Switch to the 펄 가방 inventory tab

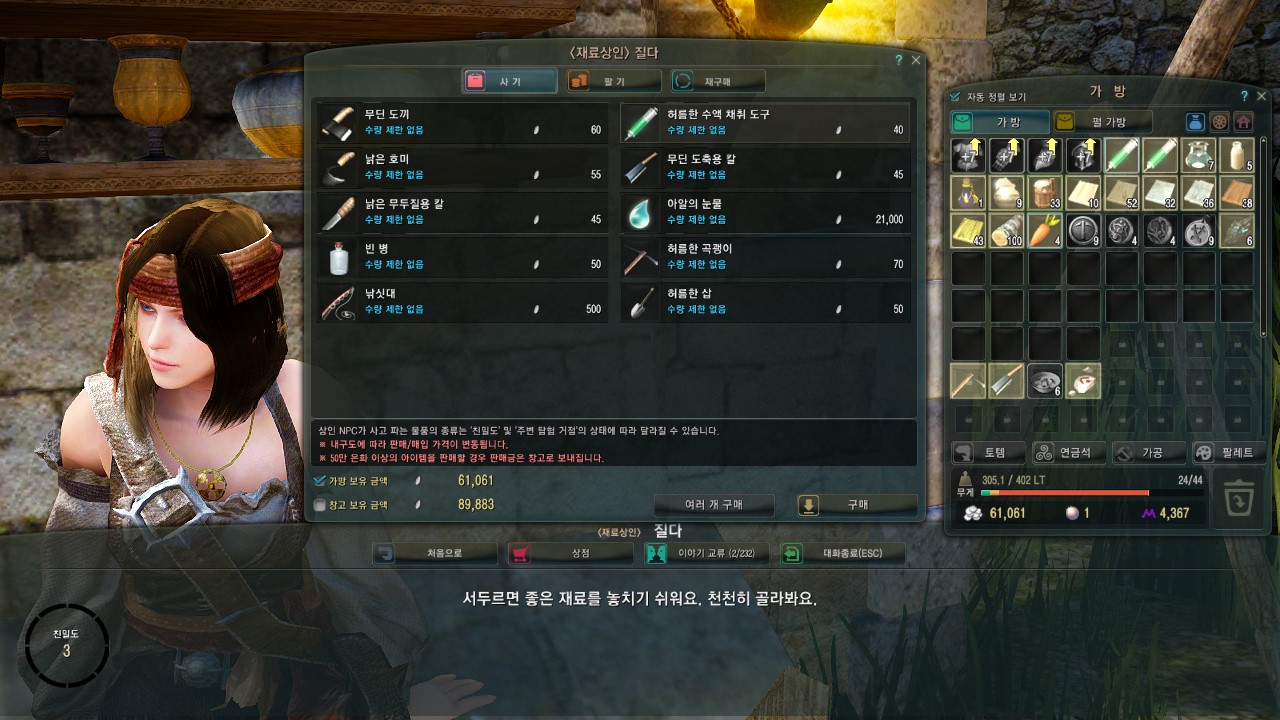click(x=1103, y=122)
